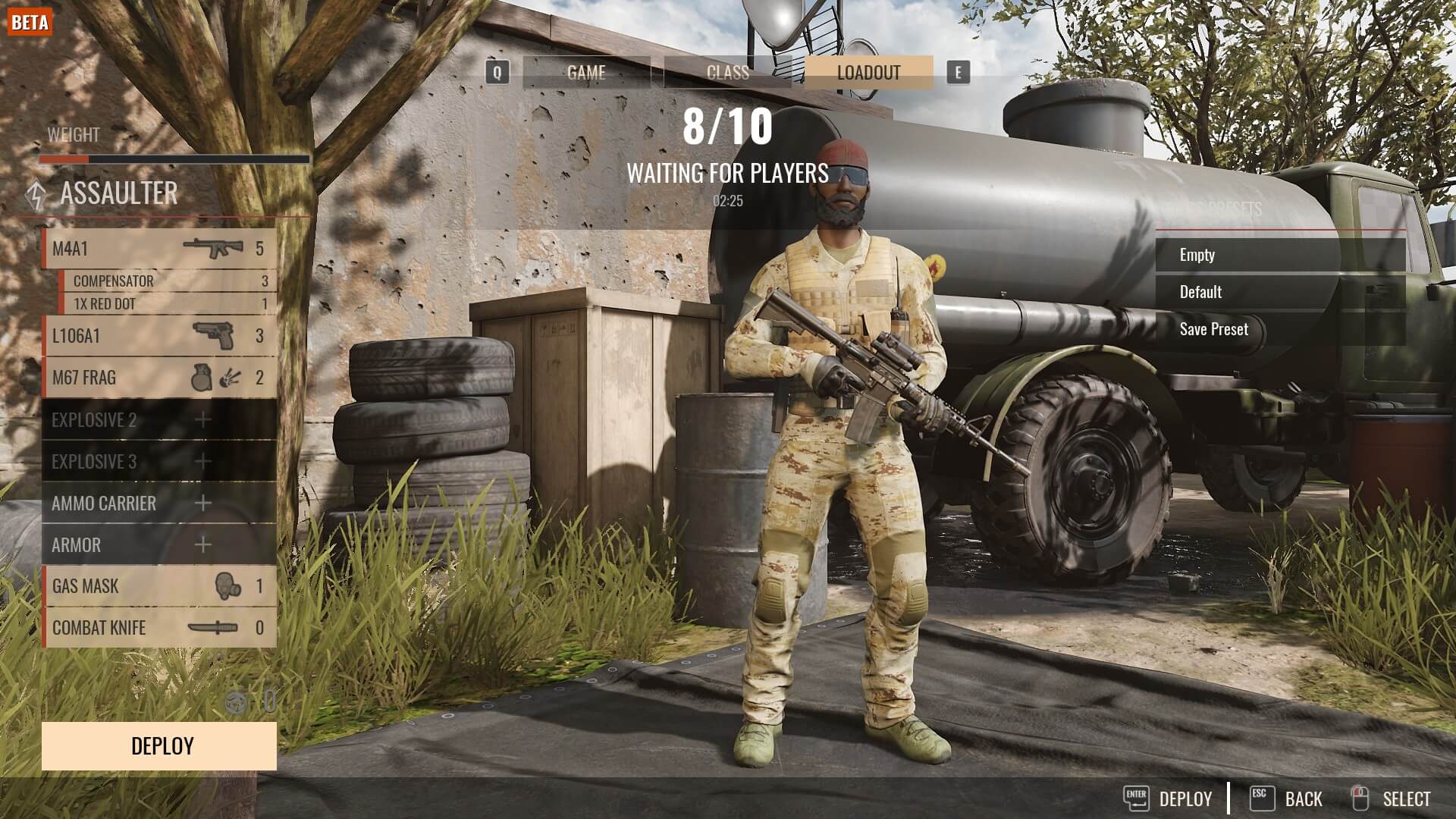Open the Class tab
1456x819 pixels.
coord(727,73)
